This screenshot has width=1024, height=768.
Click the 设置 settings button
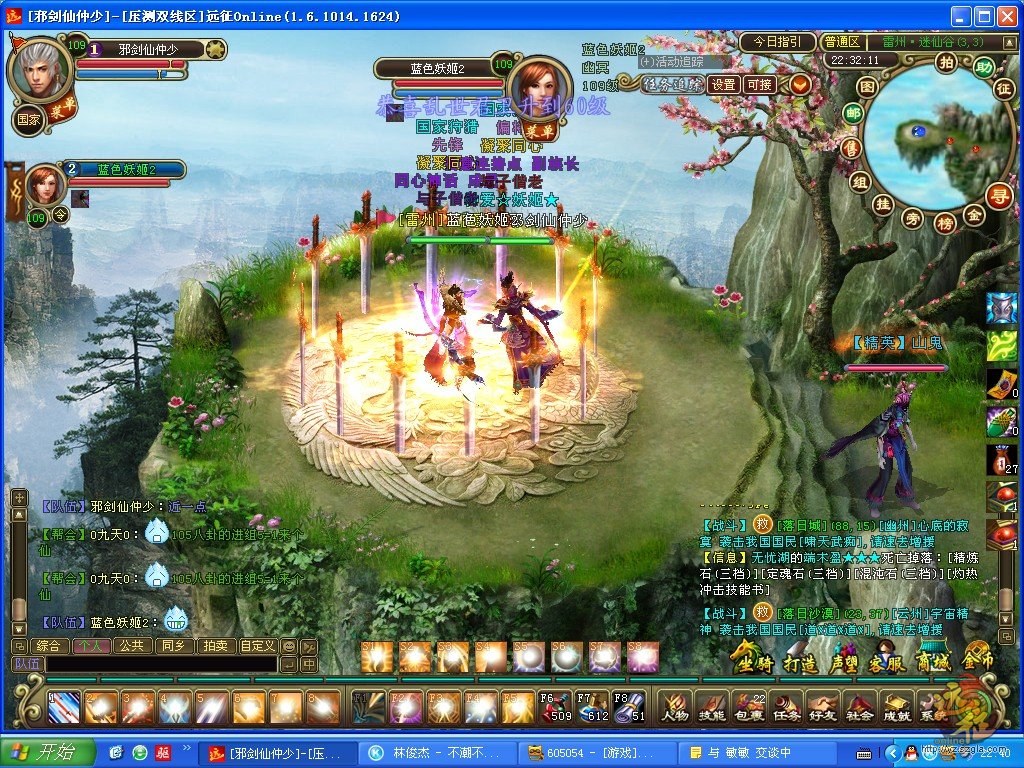(x=724, y=85)
